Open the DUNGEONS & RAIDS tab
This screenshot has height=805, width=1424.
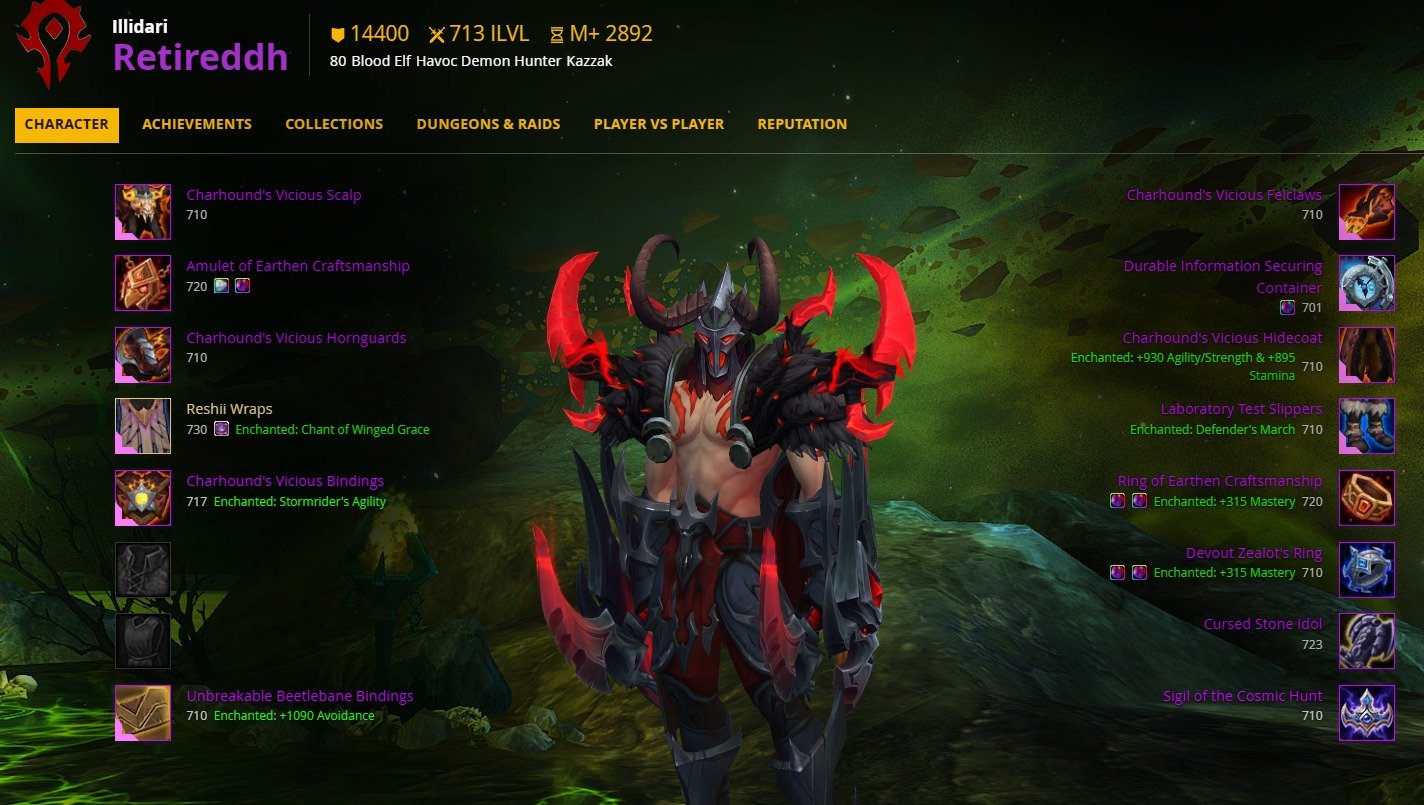tap(488, 124)
